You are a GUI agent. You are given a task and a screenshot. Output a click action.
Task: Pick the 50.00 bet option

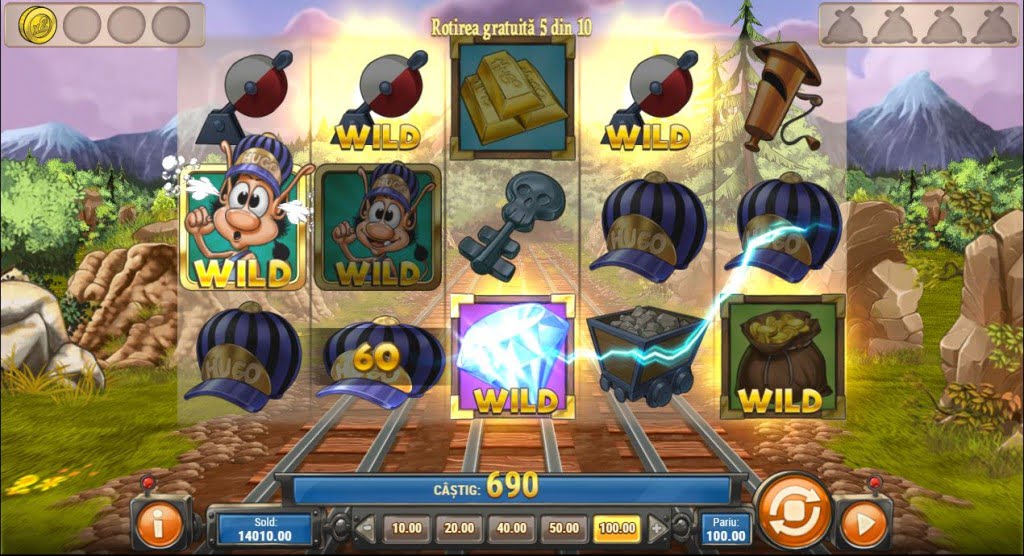(x=563, y=527)
